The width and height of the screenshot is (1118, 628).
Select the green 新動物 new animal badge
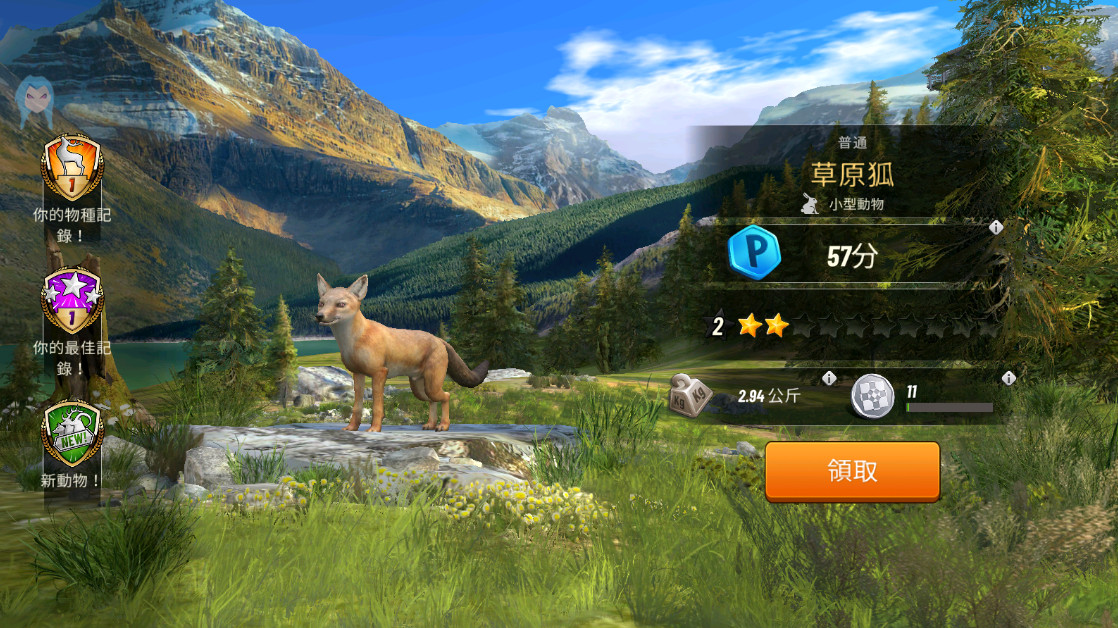click(x=71, y=434)
